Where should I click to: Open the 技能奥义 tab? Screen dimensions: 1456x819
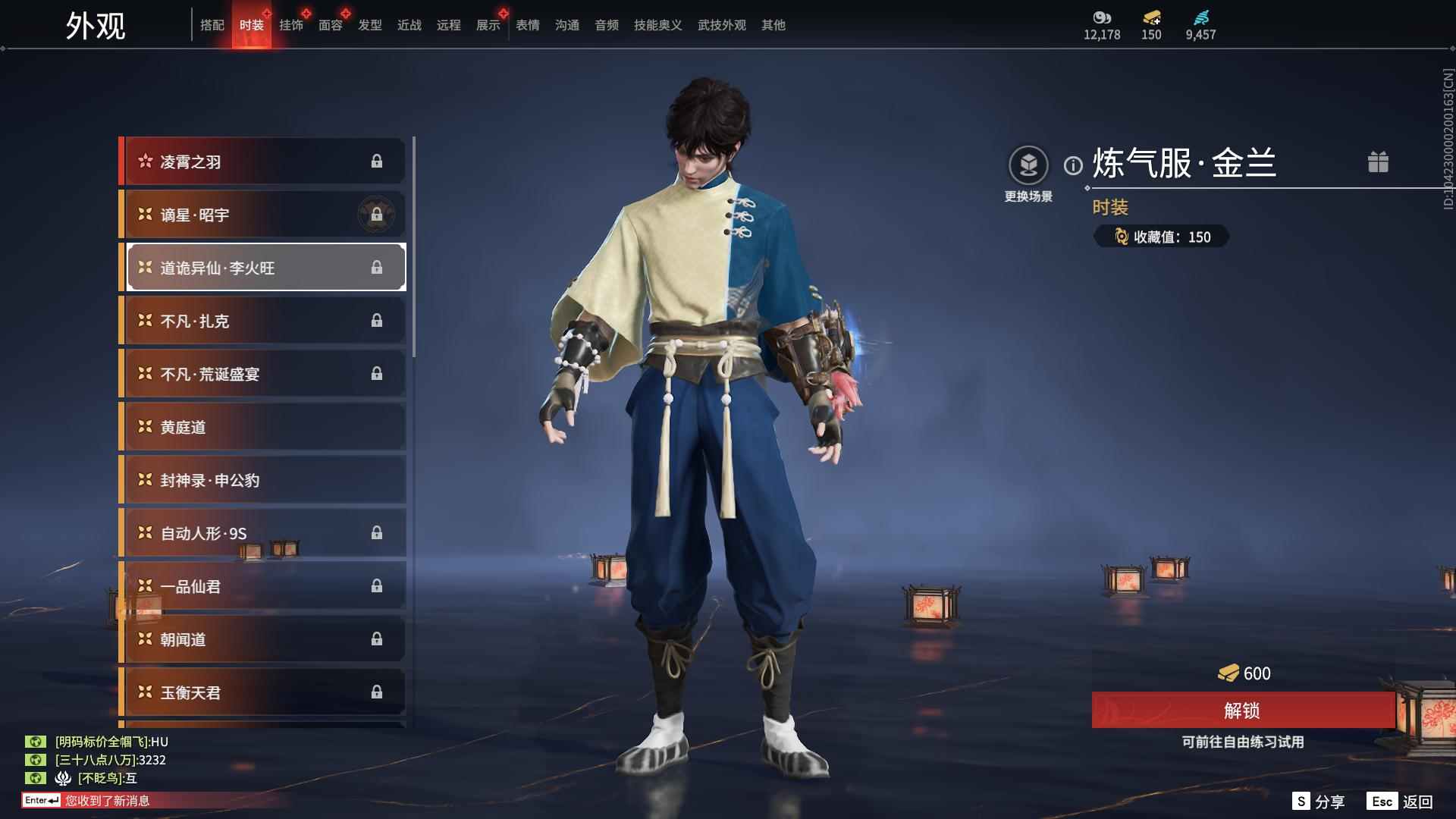(657, 25)
